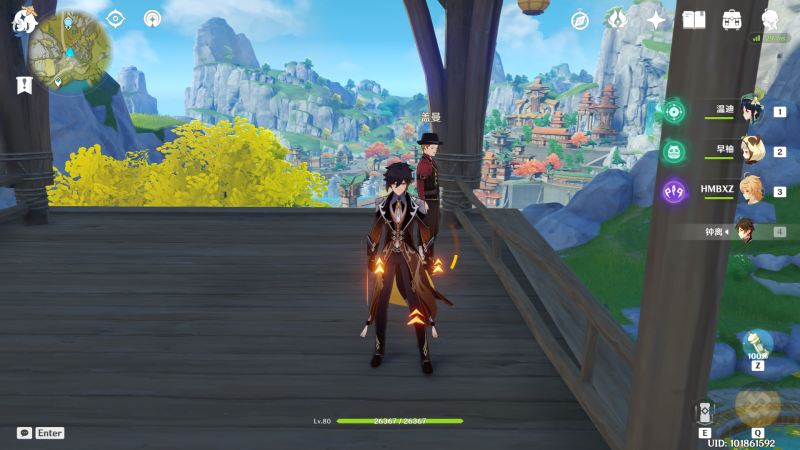Open the circular minimap

pyautogui.click(x=69, y=50)
